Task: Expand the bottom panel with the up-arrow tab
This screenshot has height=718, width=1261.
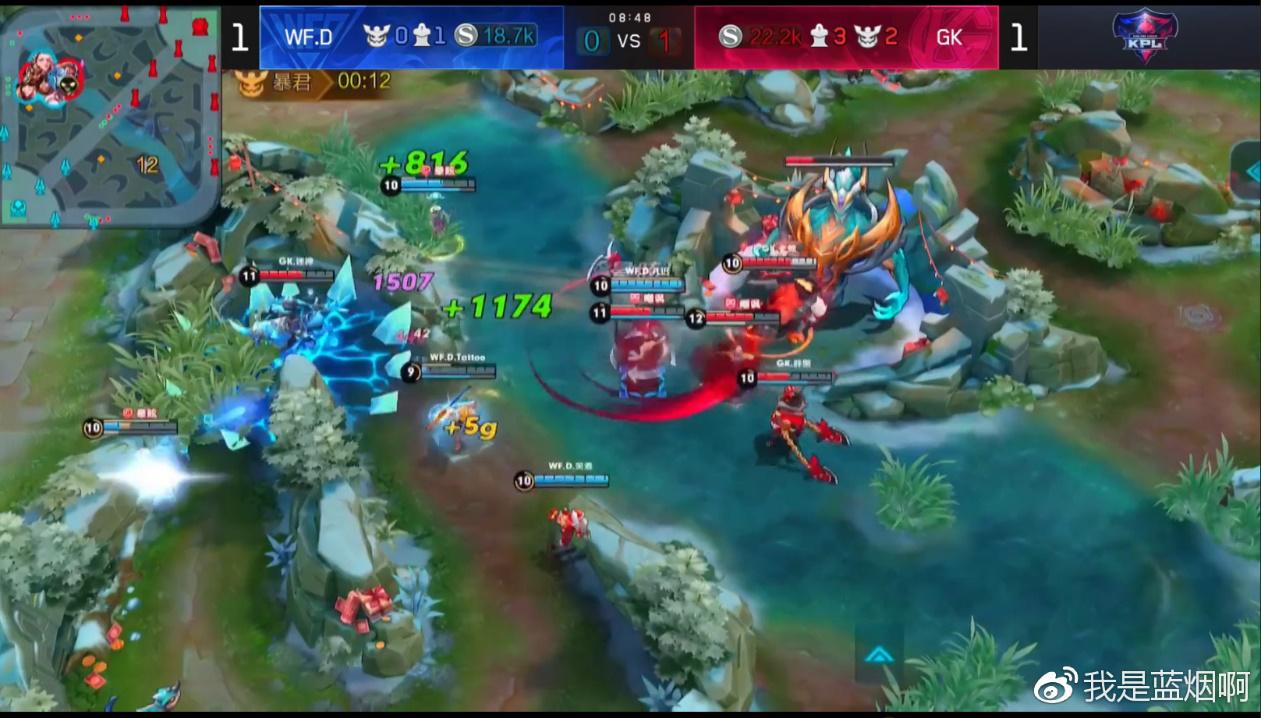Action: tap(879, 654)
